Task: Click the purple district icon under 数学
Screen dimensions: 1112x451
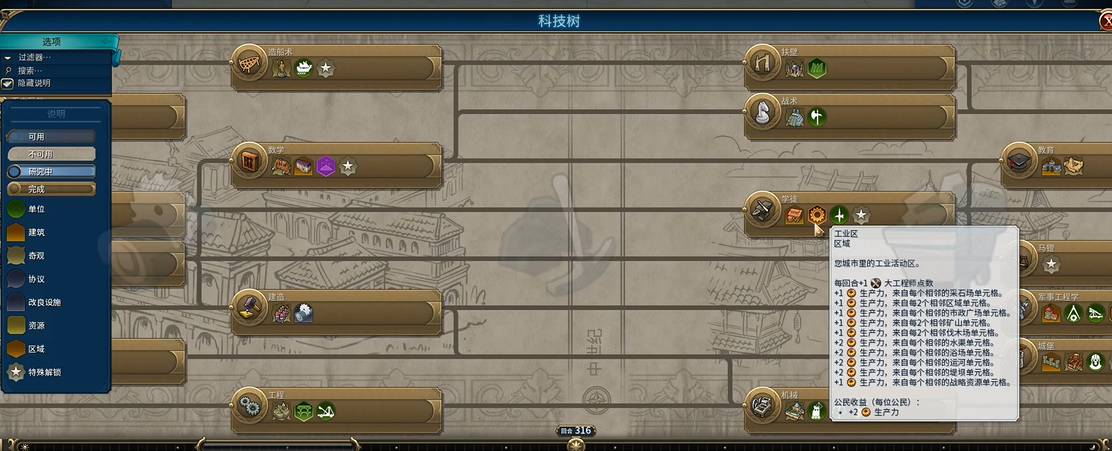Action: (325, 167)
